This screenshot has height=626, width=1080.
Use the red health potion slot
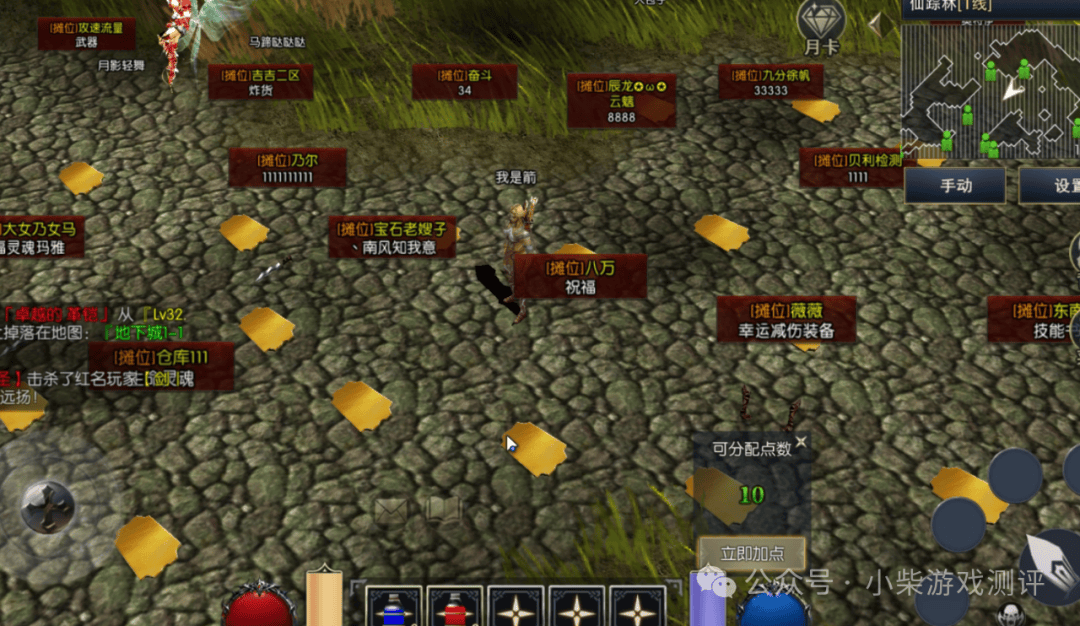(455, 608)
